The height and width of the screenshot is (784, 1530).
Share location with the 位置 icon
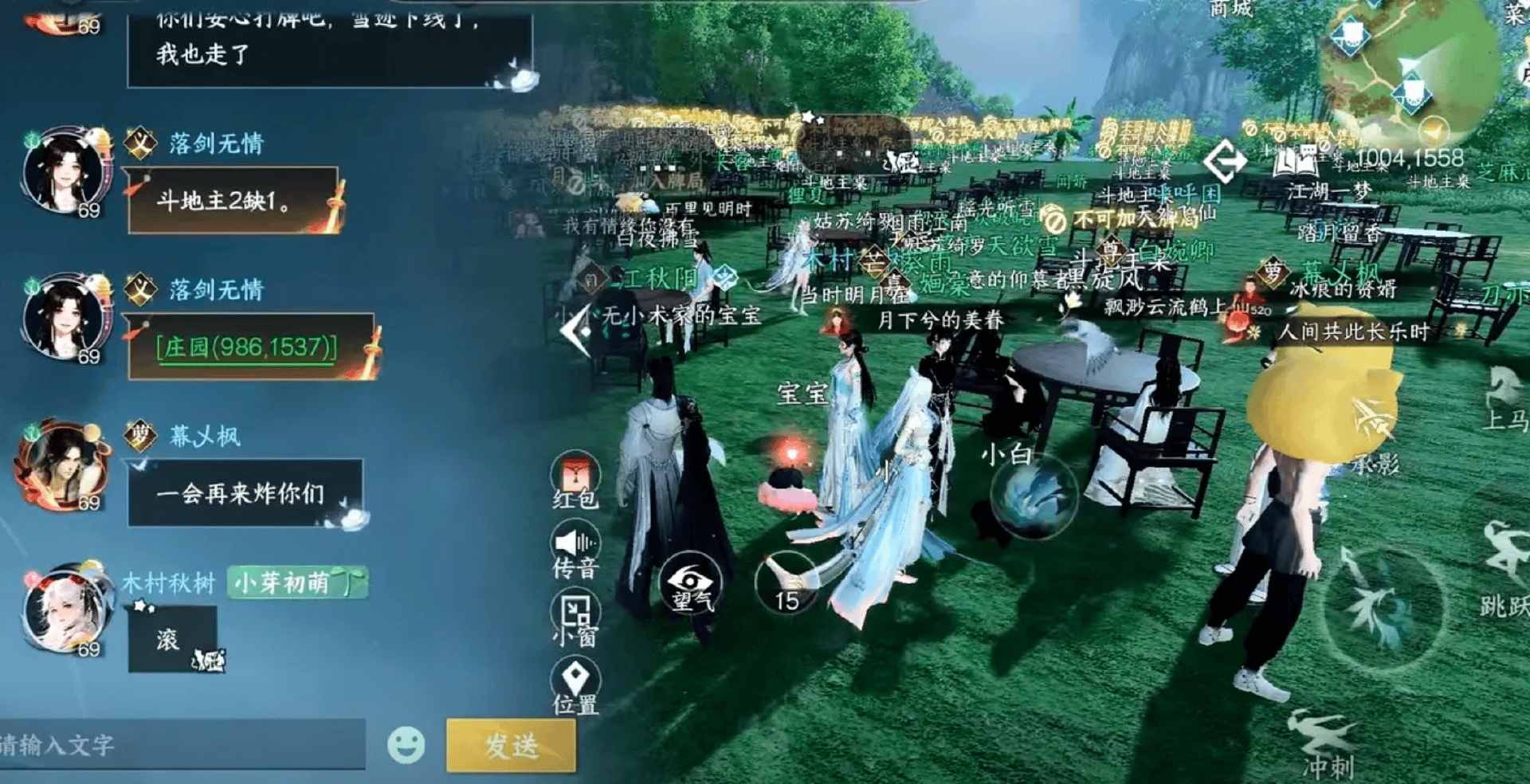(x=575, y=685)
